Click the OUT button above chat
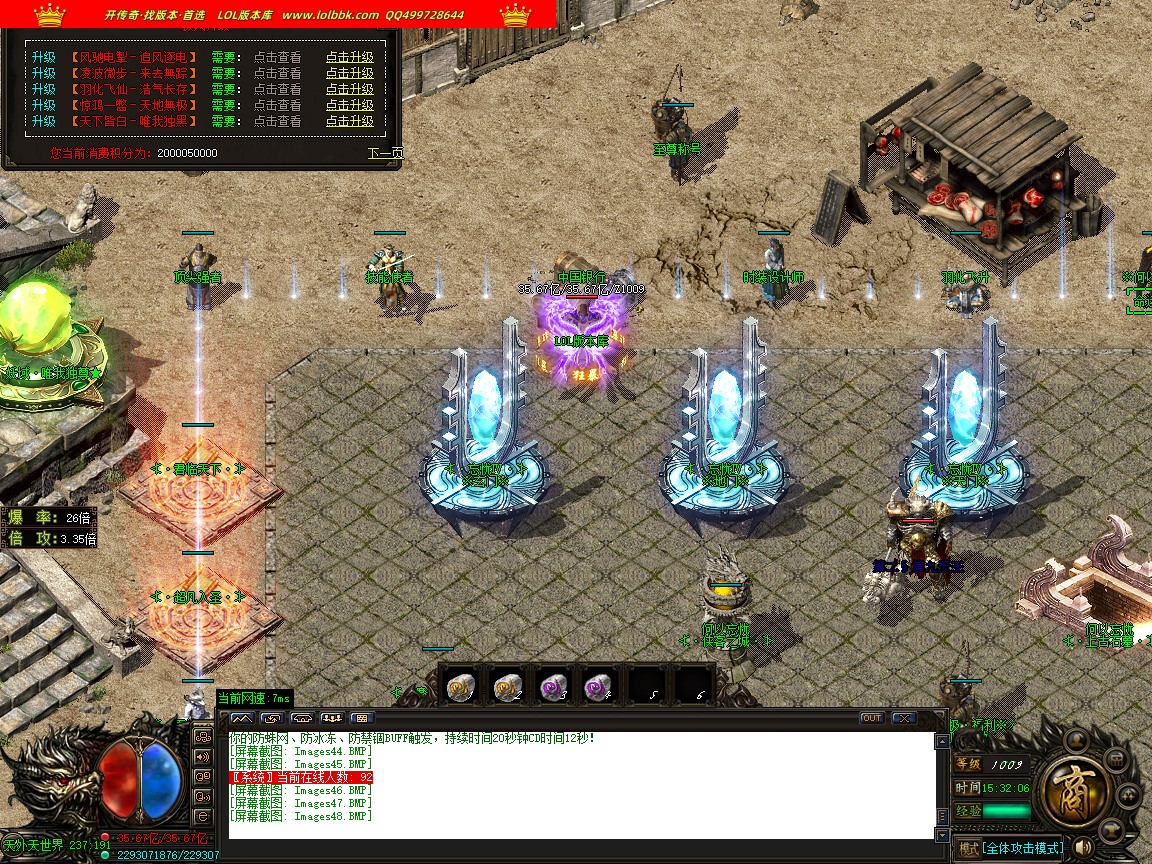This screenshot has width=1152, height=864. point(872,718)
